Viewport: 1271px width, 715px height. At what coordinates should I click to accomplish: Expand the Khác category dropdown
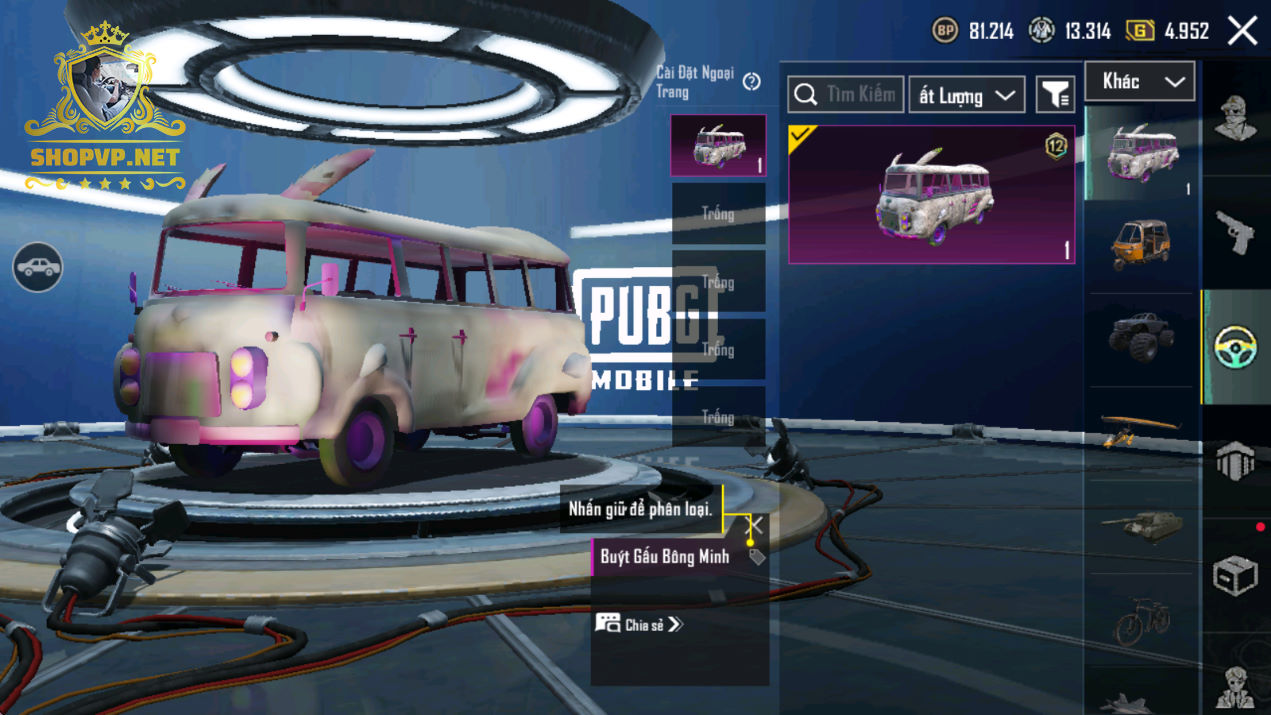[x=1139, y=82]
